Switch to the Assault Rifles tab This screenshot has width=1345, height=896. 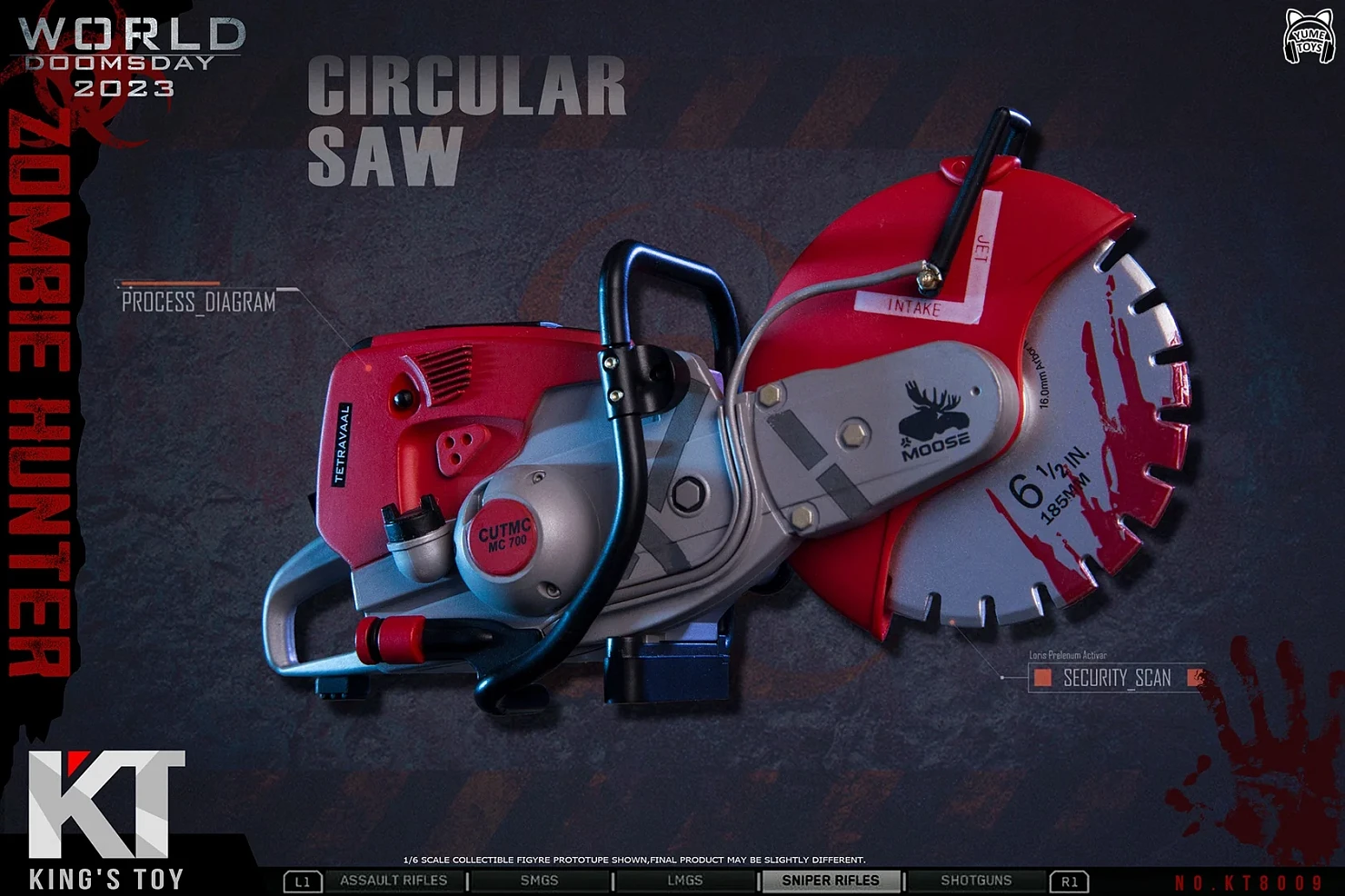pyautogui.click(x=394, y=881)
